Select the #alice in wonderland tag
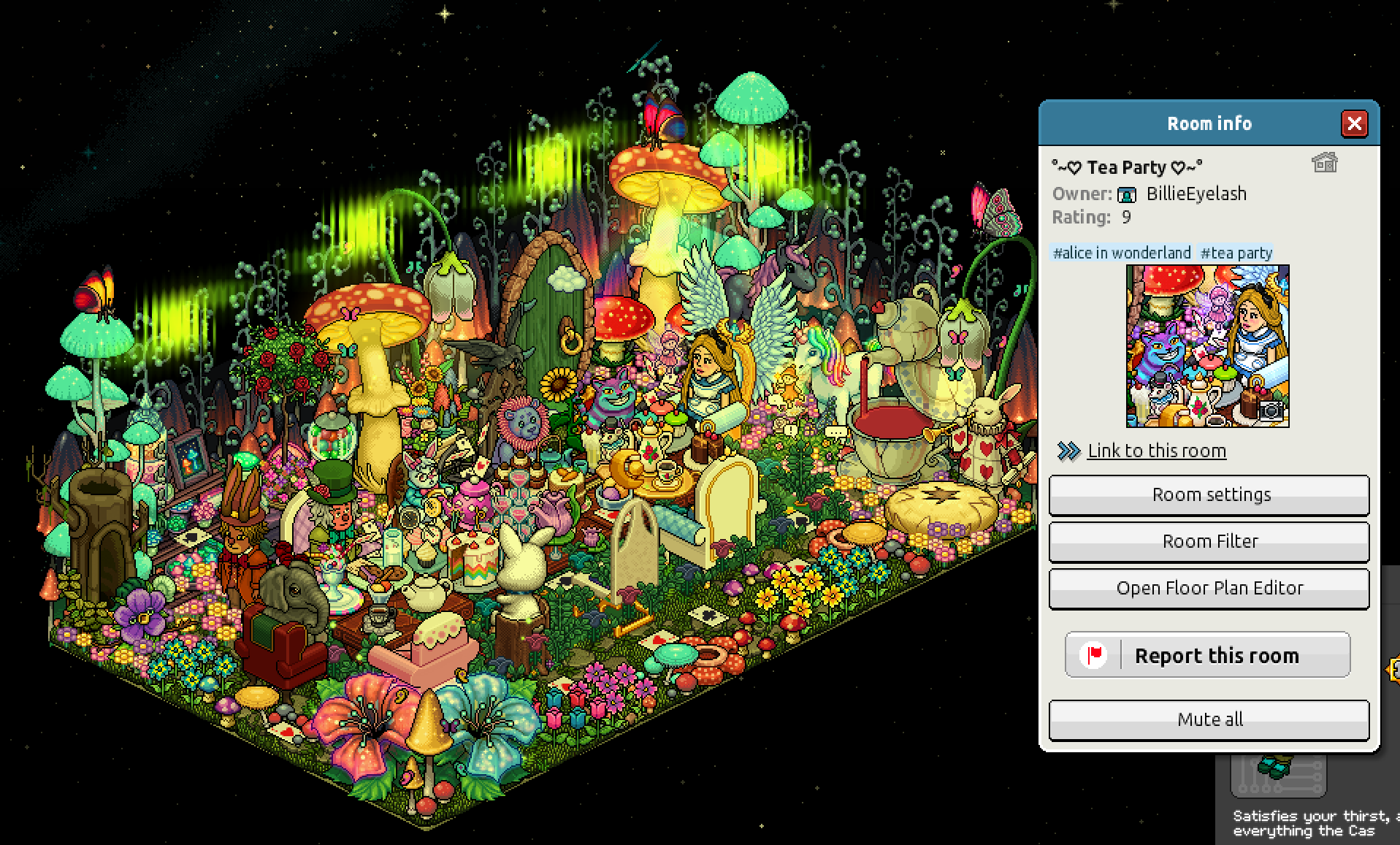1400x845 pixels. [1122, 253]
